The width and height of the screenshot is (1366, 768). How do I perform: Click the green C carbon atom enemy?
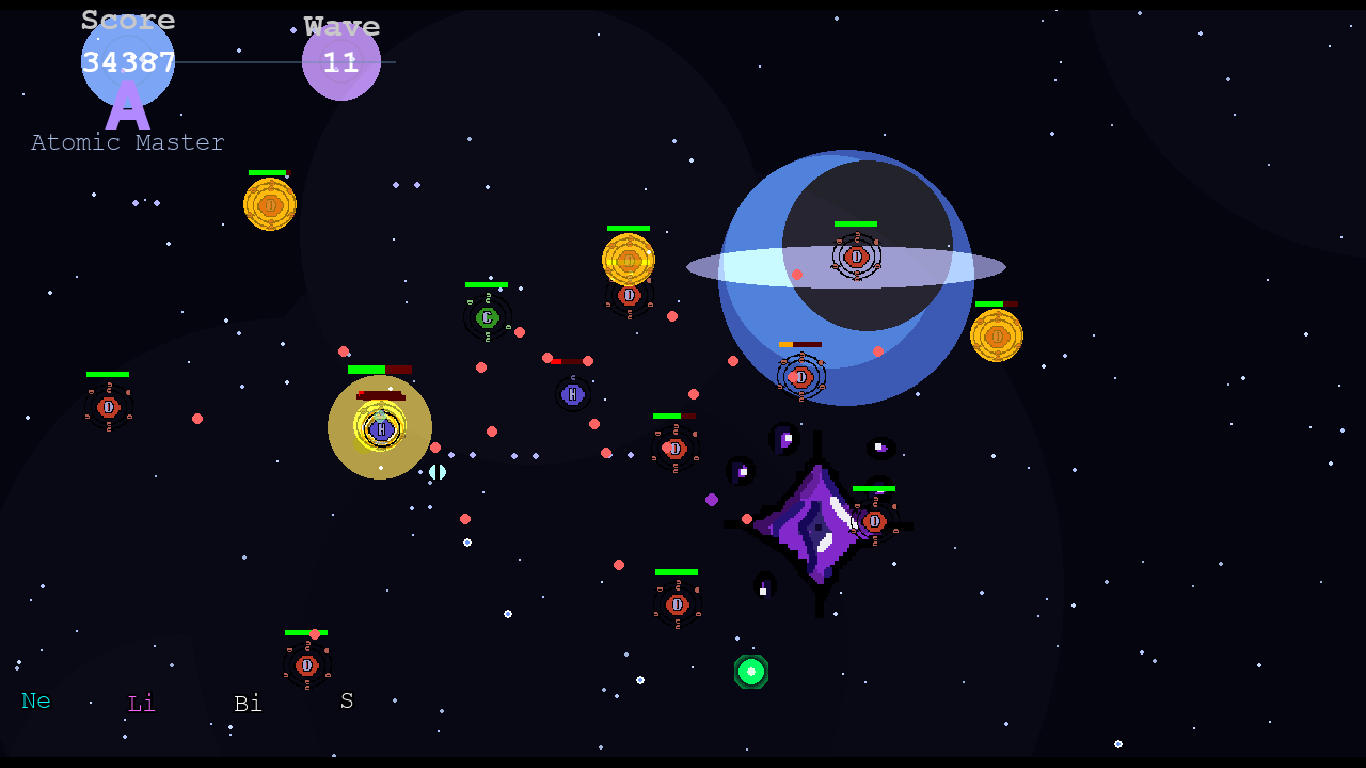(x=487, y=317)
